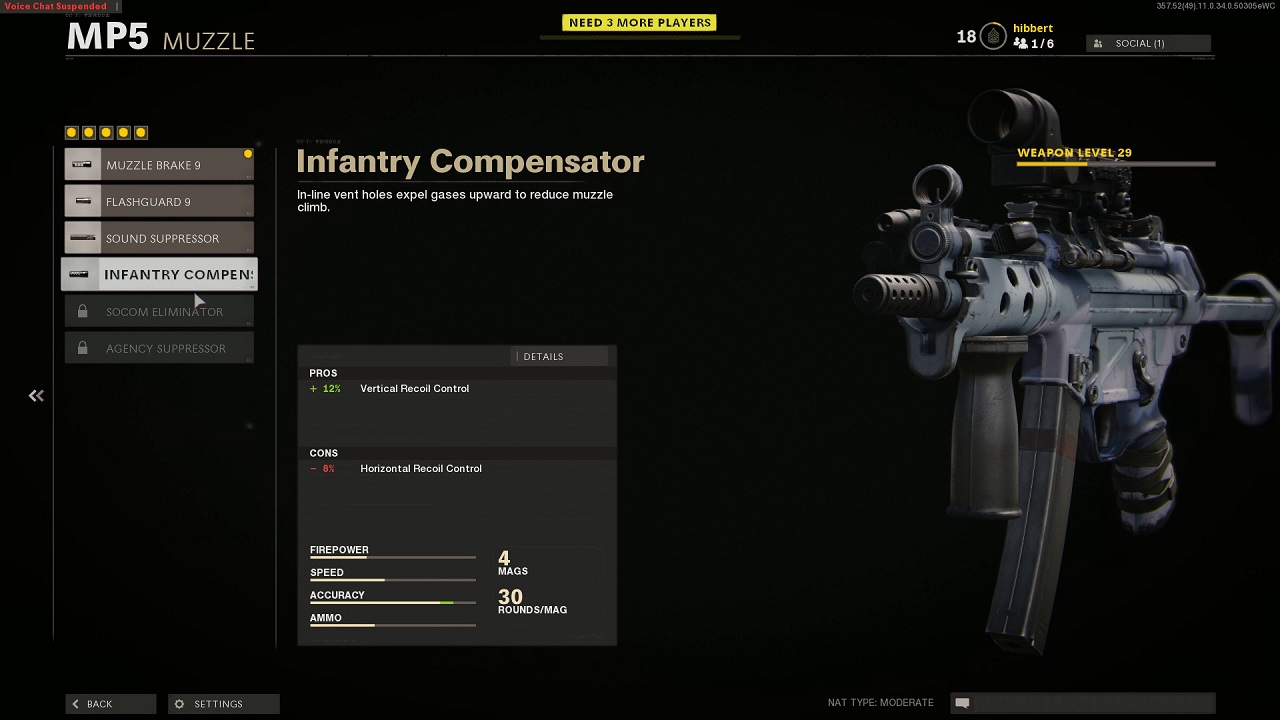
Task: Equip the Sound Suppressor attachment
Action: (x=159, y=239)
